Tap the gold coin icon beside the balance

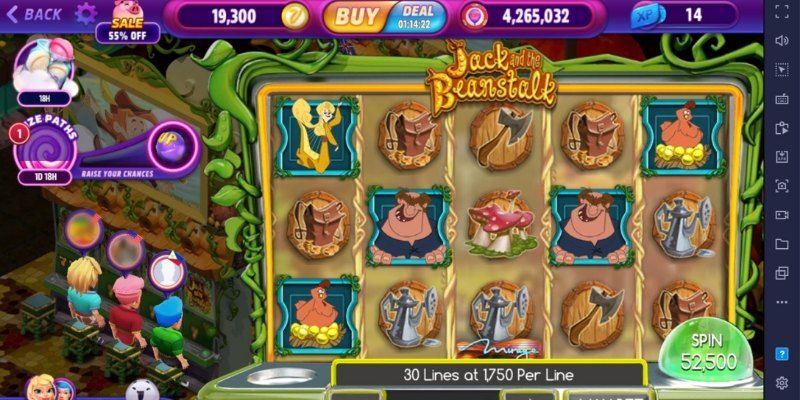293,16
